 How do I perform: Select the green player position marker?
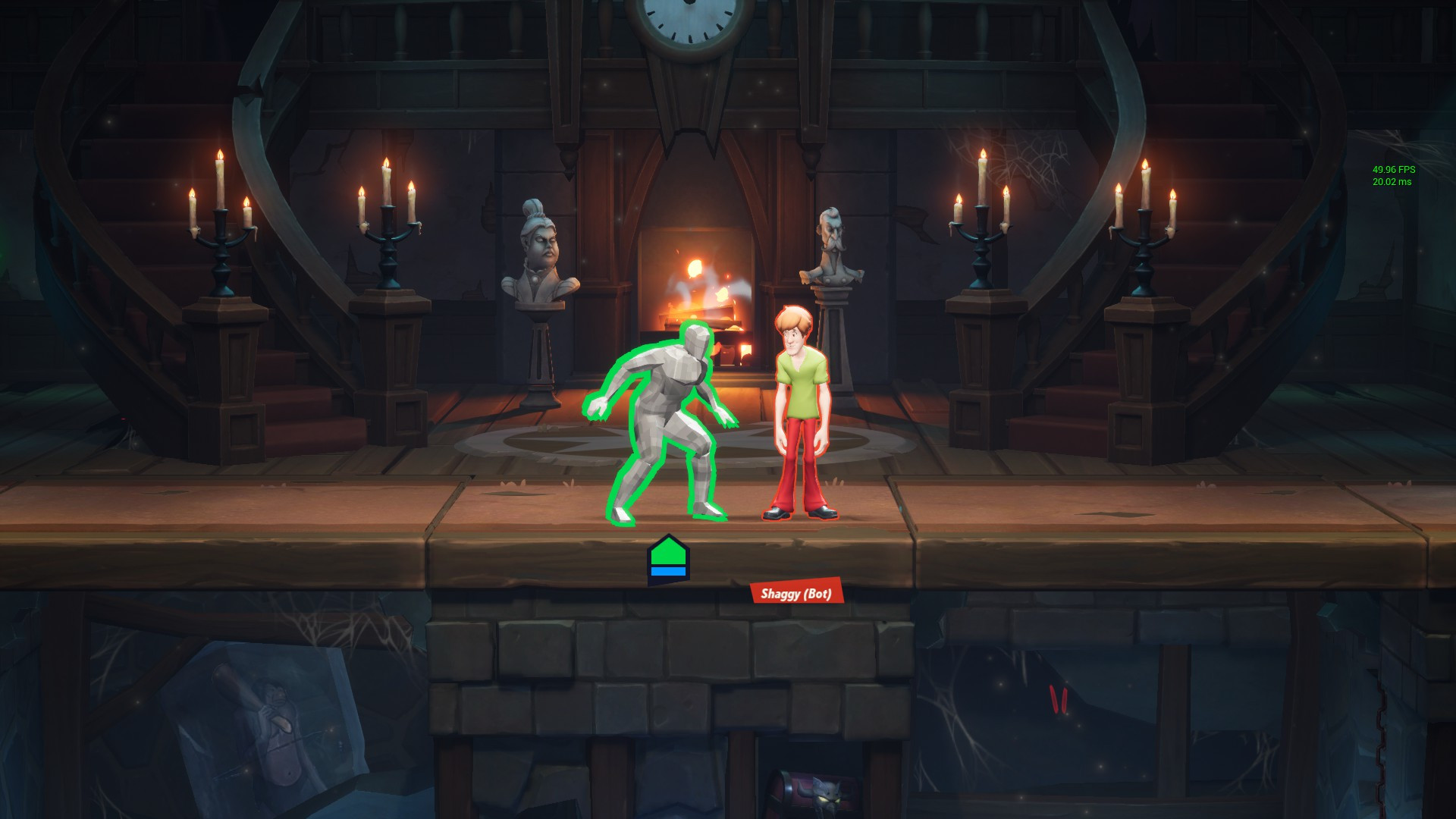668,560
